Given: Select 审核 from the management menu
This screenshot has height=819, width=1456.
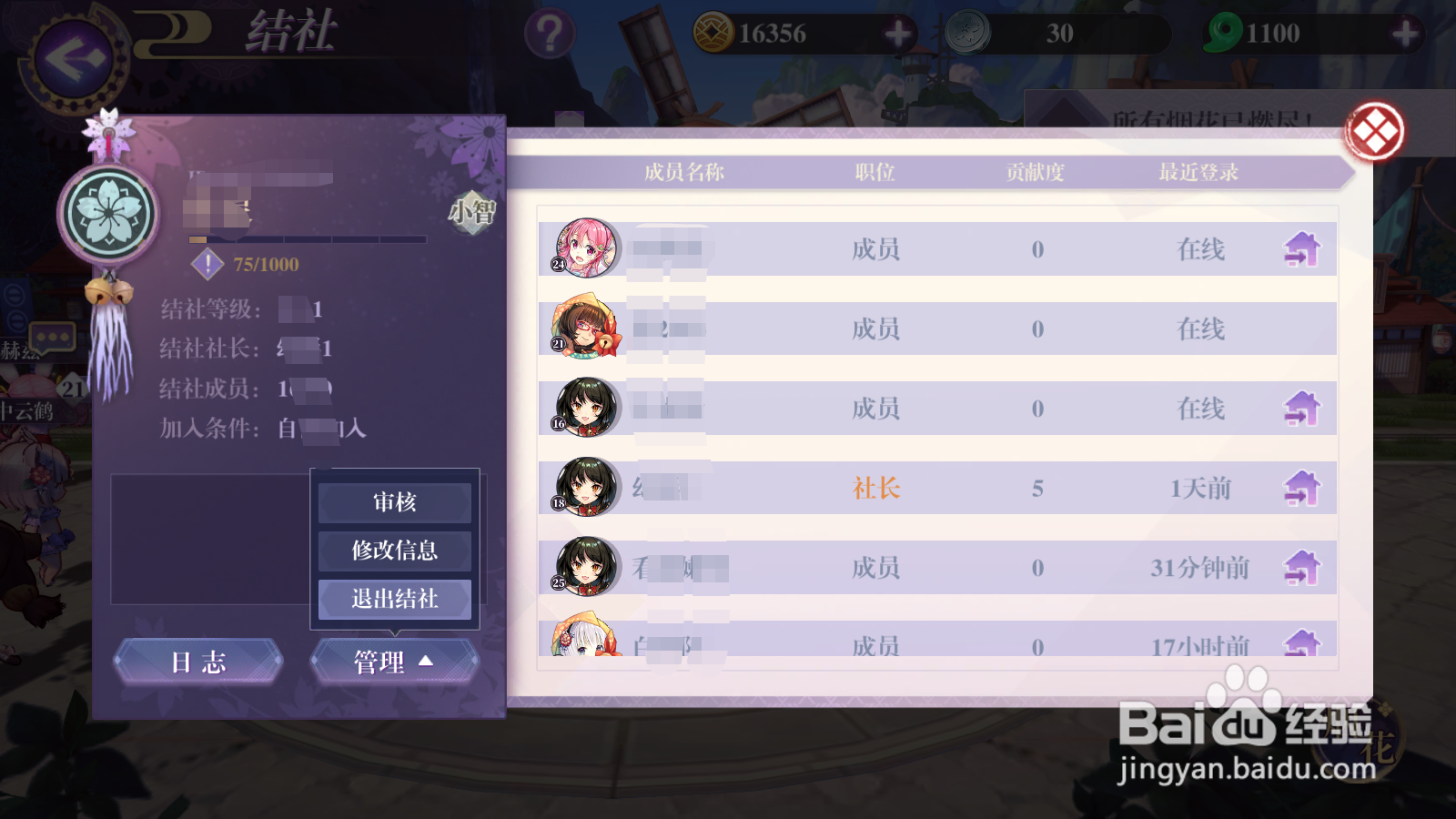Looking at the screenshot, I should (x=394, y=501).
